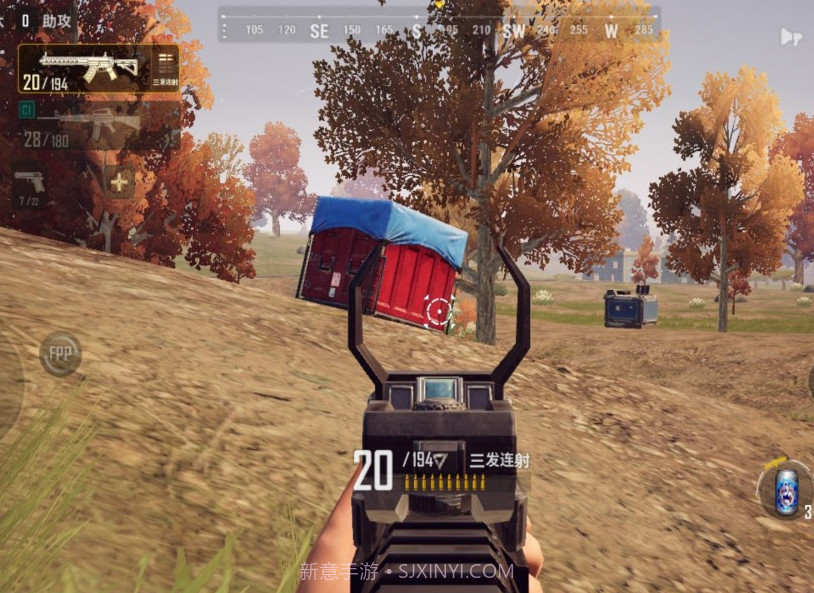Toggle the burst fire mode button
The width and height of the screenshot is (814, 593).
click(x=166, y=67)
